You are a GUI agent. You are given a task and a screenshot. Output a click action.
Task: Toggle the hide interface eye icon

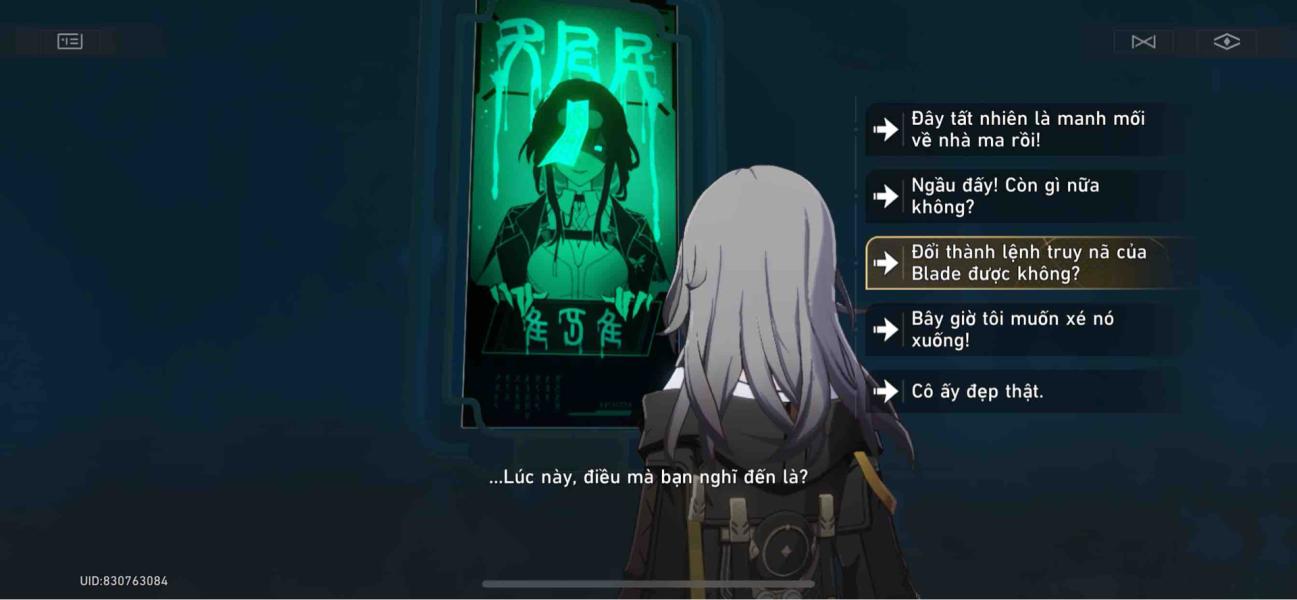1227,41
